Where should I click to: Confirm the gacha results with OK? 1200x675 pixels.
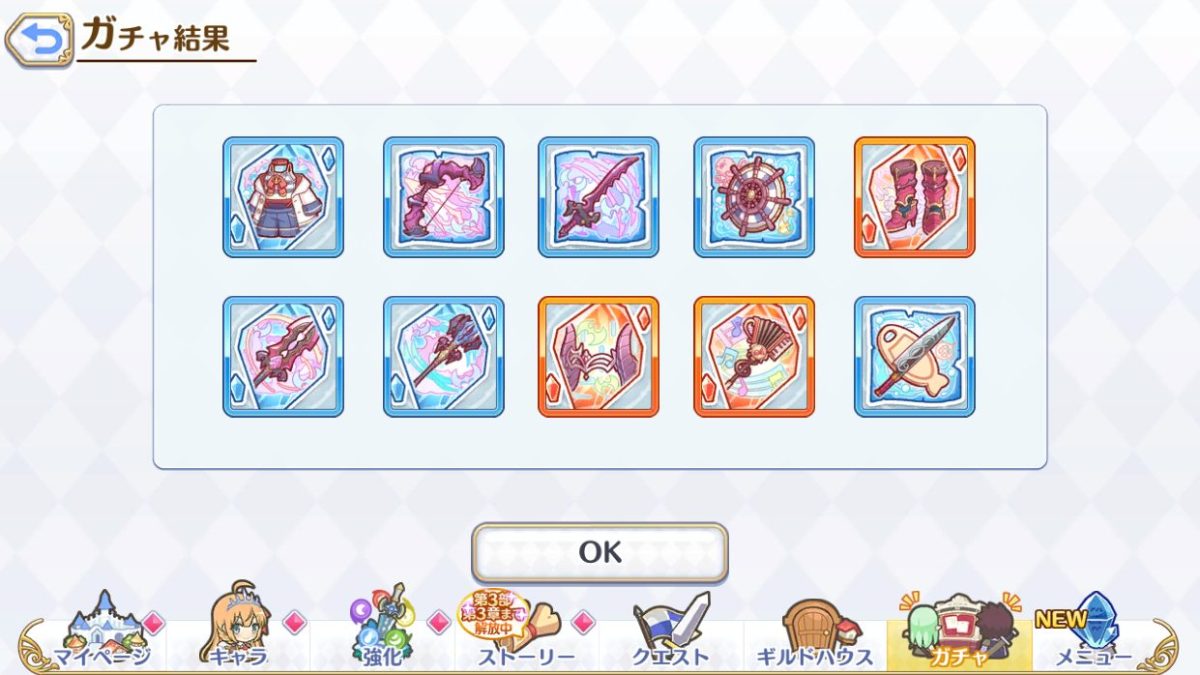(599, 552)
